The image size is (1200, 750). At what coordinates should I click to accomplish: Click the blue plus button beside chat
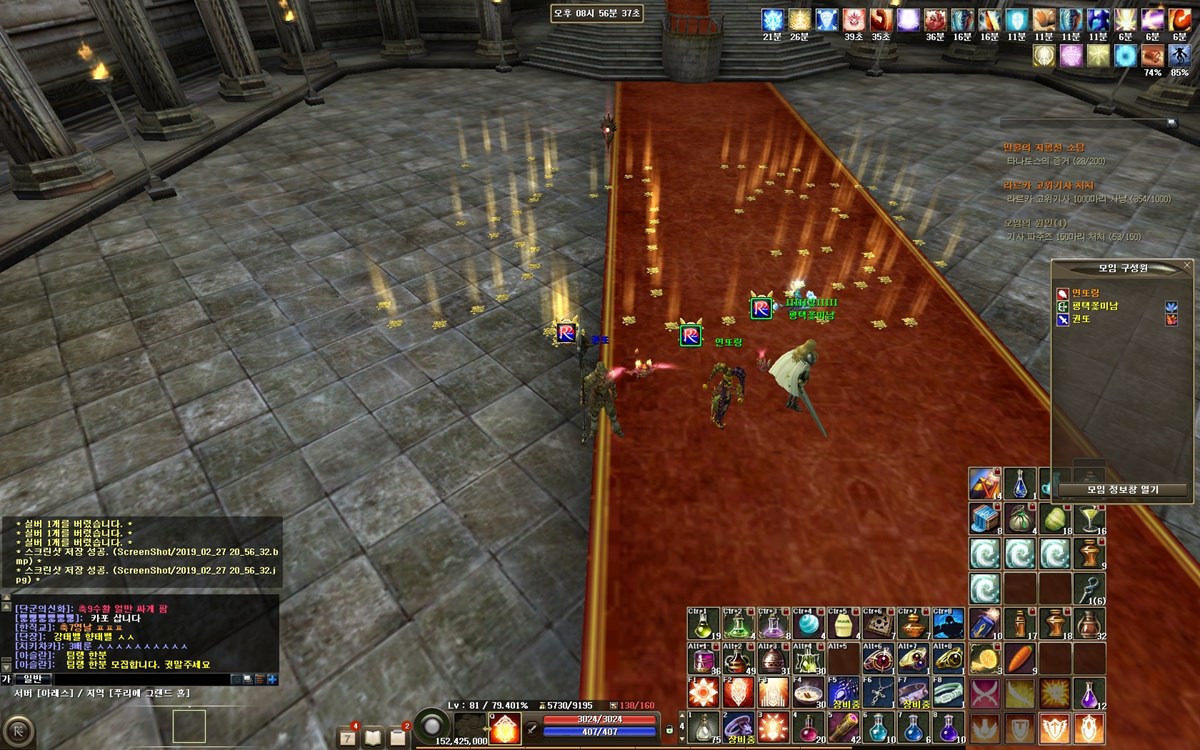click(x=272, y=679)
